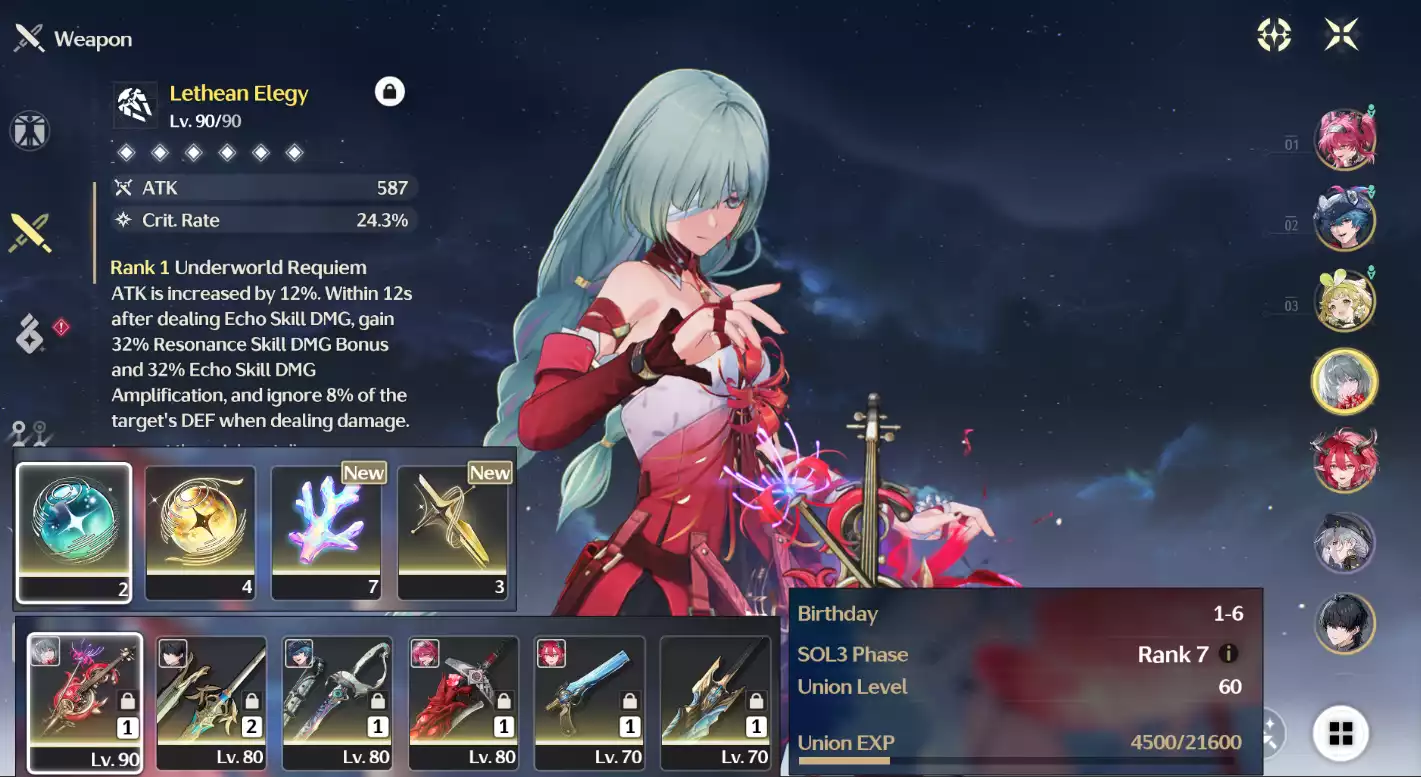The width and height of the screenshot is (1421, 777).
Task: Expand character slot 02 portrait
Action: coord(1345,219)
